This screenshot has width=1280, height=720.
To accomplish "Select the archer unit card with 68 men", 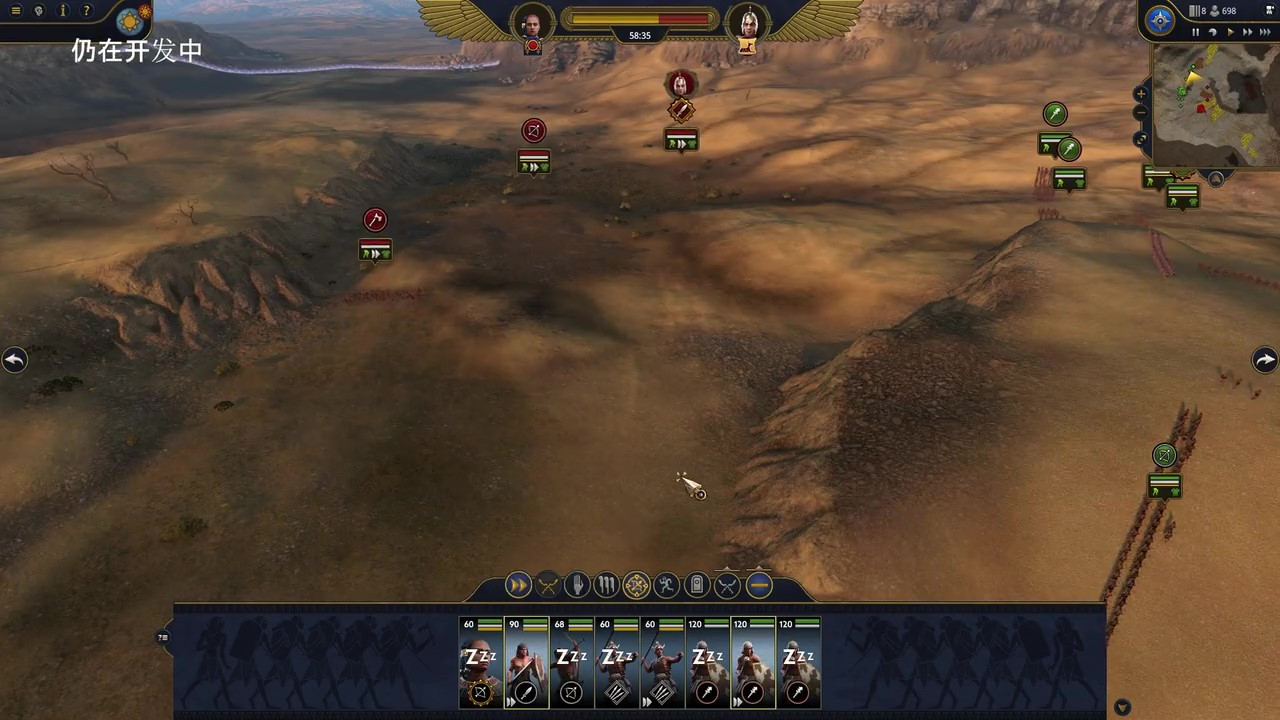I will 572,664.
